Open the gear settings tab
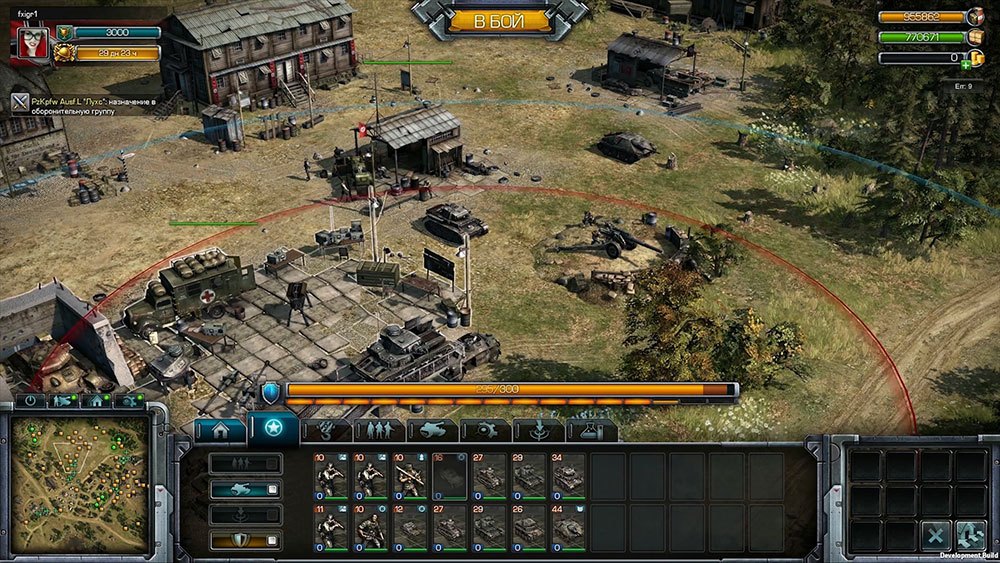Screen dimensions: 1000x563 [x=487, y=431]
